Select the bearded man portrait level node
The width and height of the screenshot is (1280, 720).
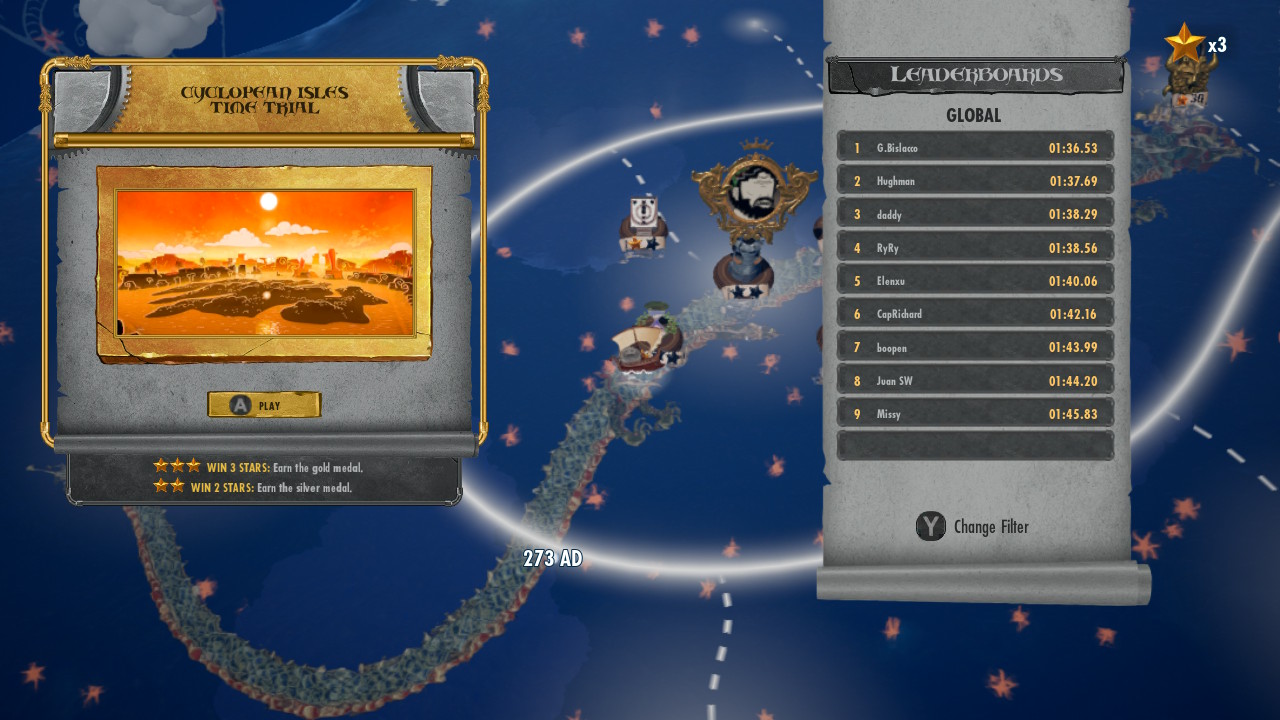tap(753, 190)
